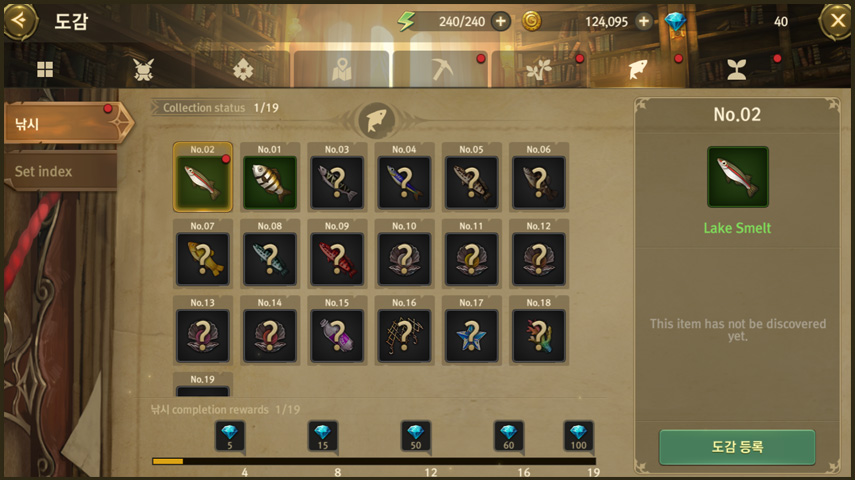Image resolution: width=855 pixels, height=480 pixels.
Task: Switch to the grid overview tab
Action: click(45, 69)
